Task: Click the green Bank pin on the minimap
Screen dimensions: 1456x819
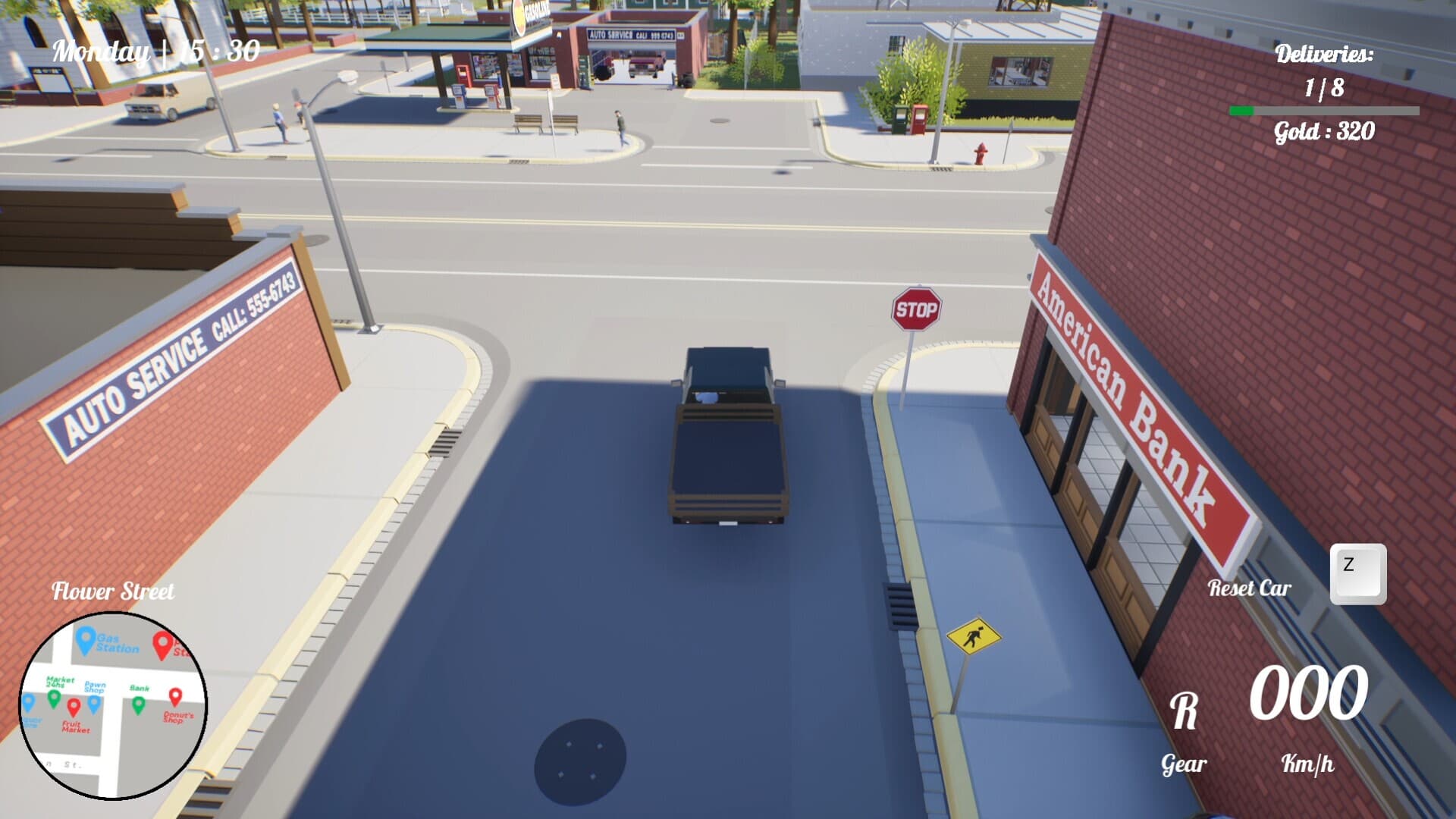Action: click(x=139, y=704)
